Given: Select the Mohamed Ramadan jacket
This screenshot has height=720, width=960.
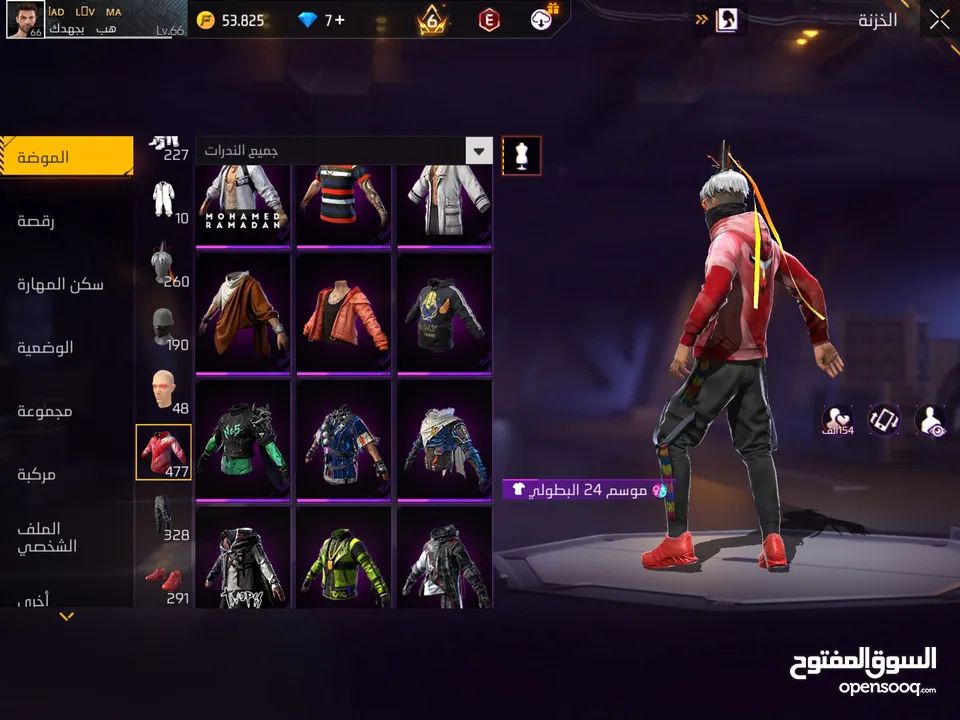Looking at the screenshot, I should 243,205.
